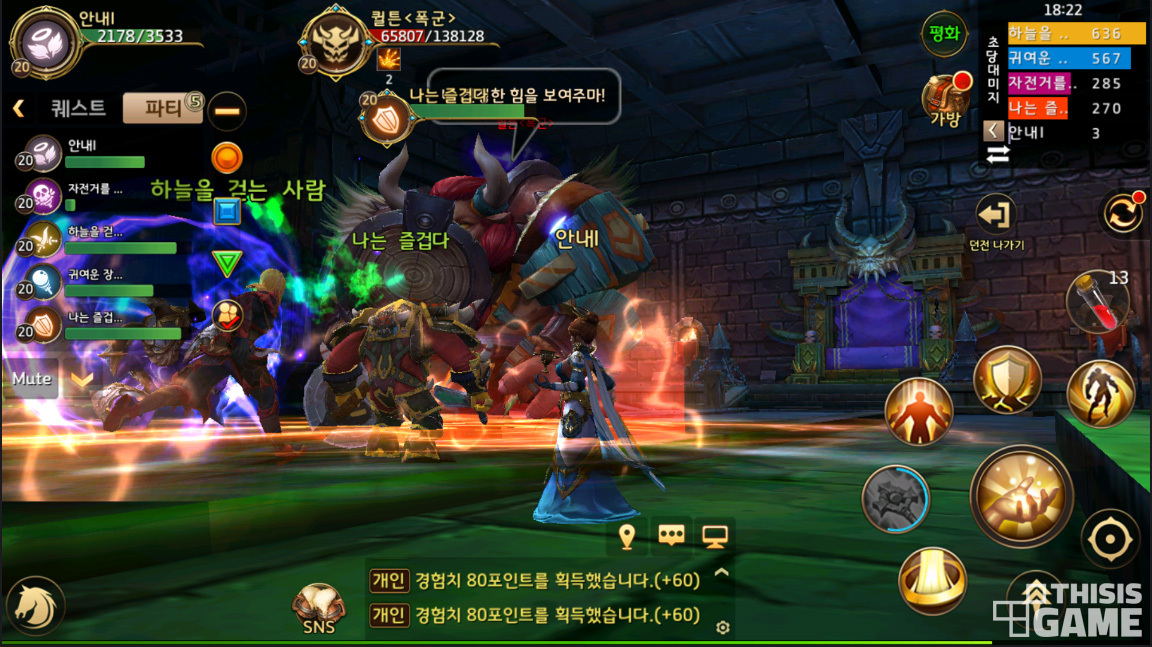Toggle the Mute button
Image resolution: width=1152 pixels, height=647 pixels.
[x=32, y=380]
